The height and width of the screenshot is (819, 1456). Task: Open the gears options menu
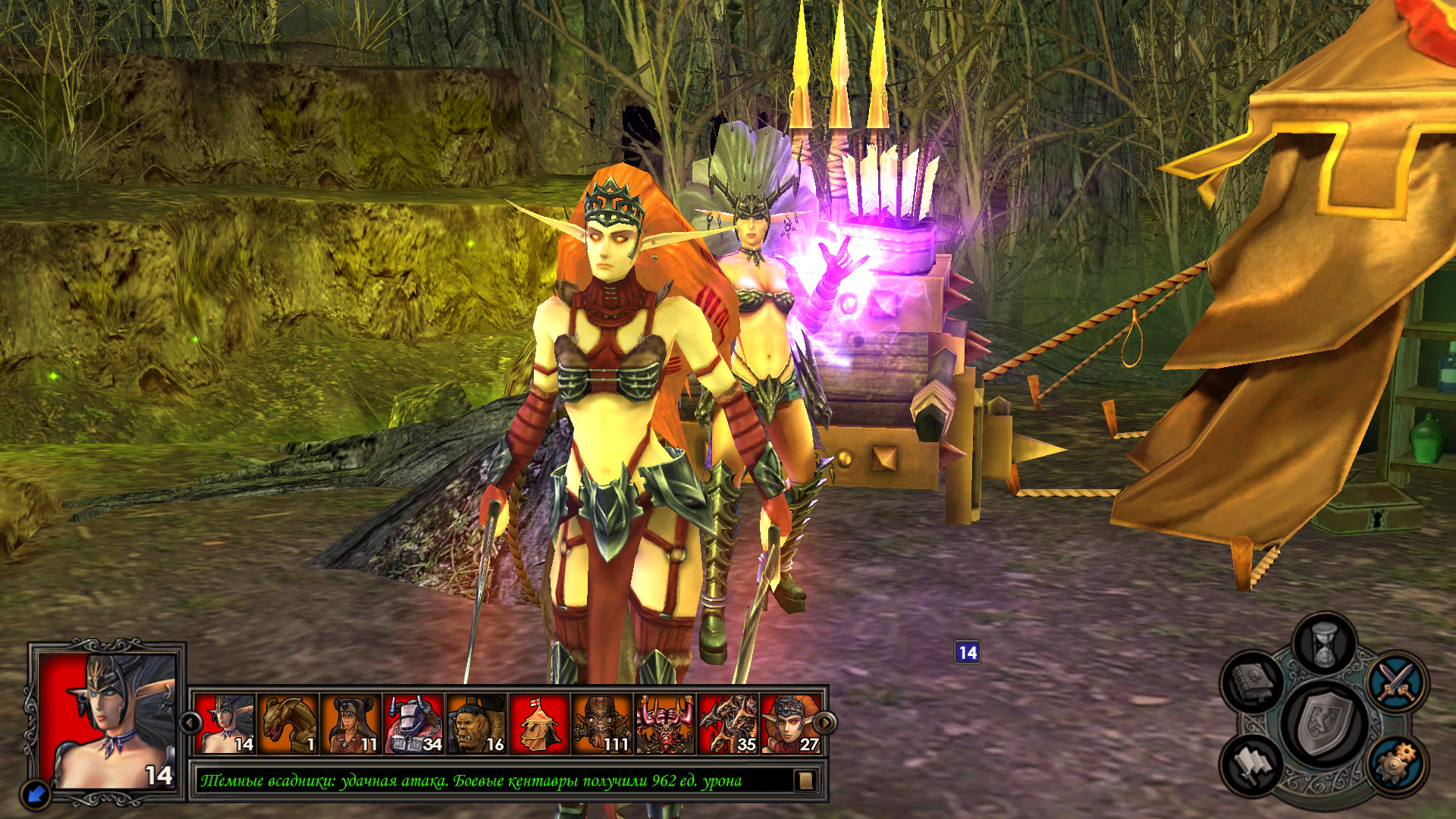click(x=1397, y=764)
